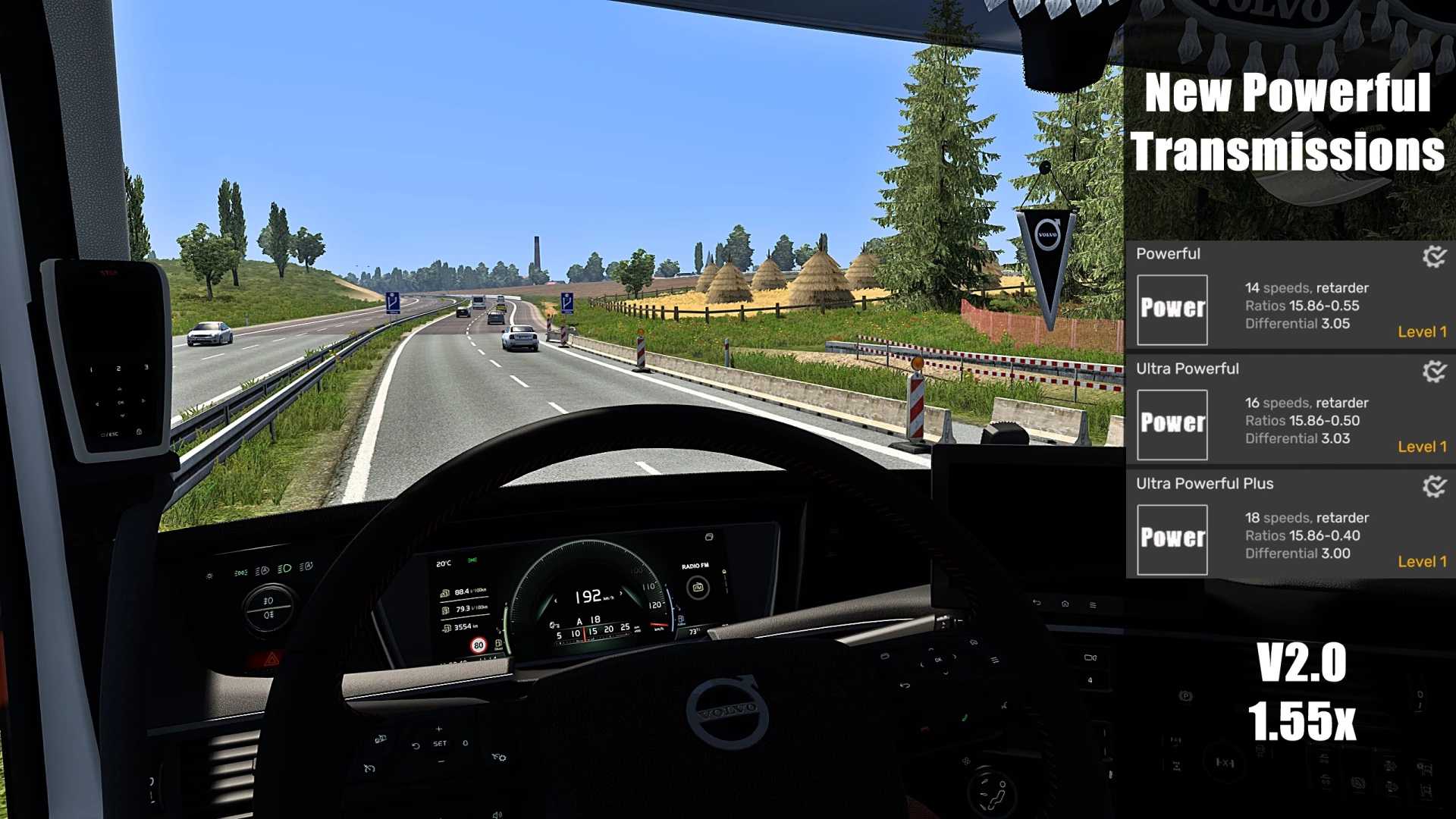The height and width of the screenshot is (819, 1456).
Task: Click the gear checkmark icon on Powerful
Action: pyautogui.click(x=1433, y=256)
